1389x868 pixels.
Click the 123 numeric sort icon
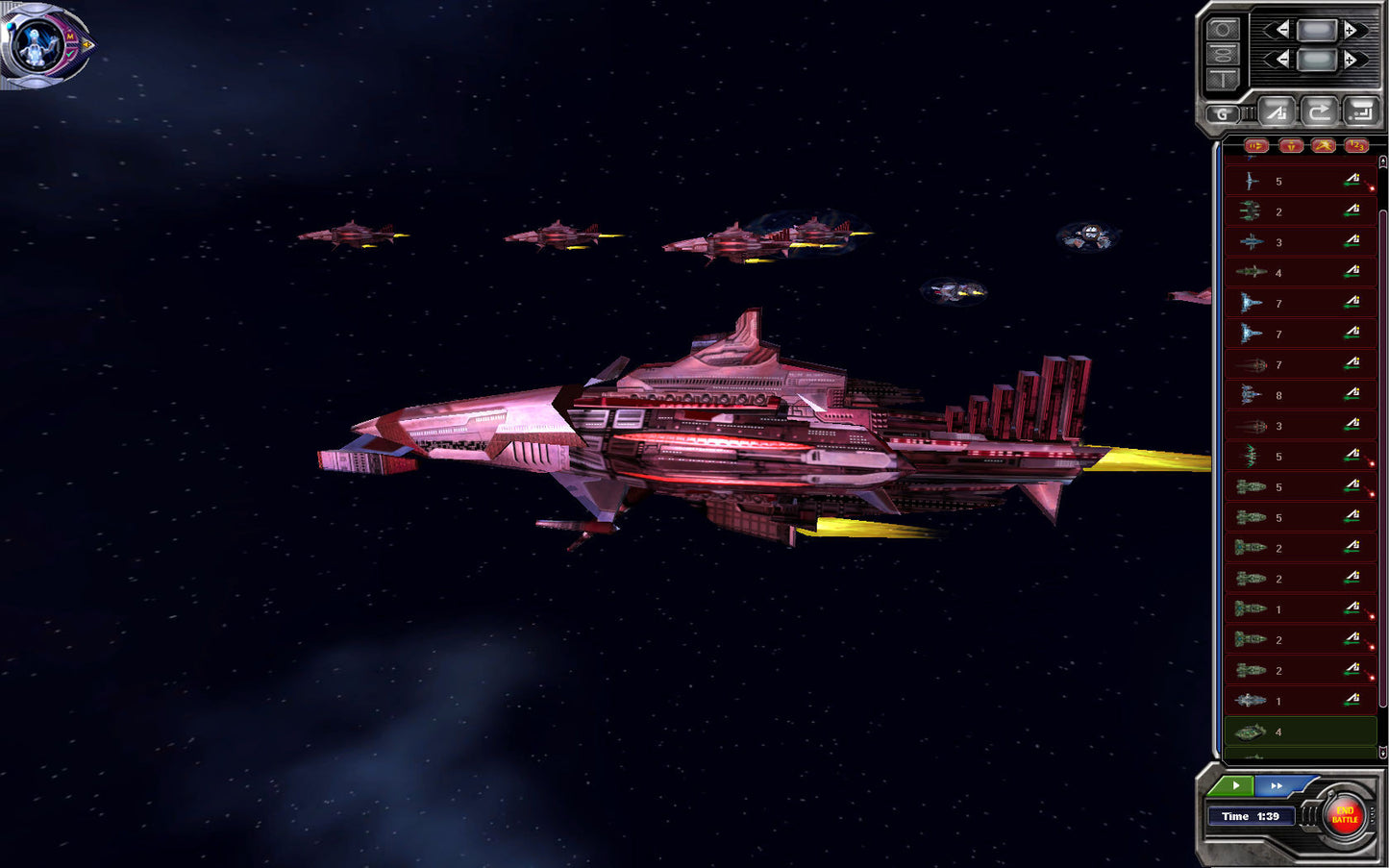[1357, 145]
